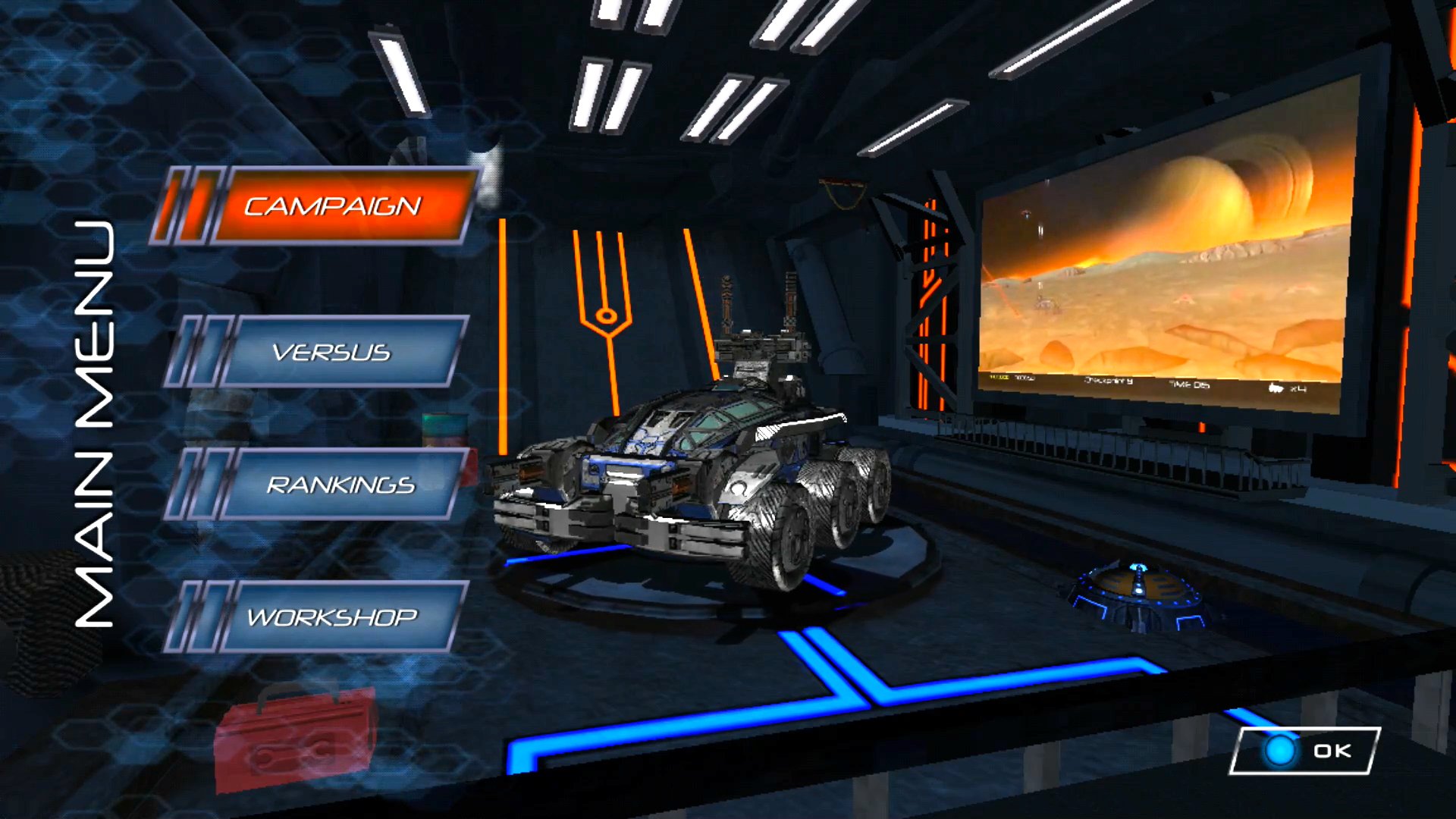Viewport: 1456px width, 819px height.
Task: Confirm with the OK button
Action: point(1305,751)
